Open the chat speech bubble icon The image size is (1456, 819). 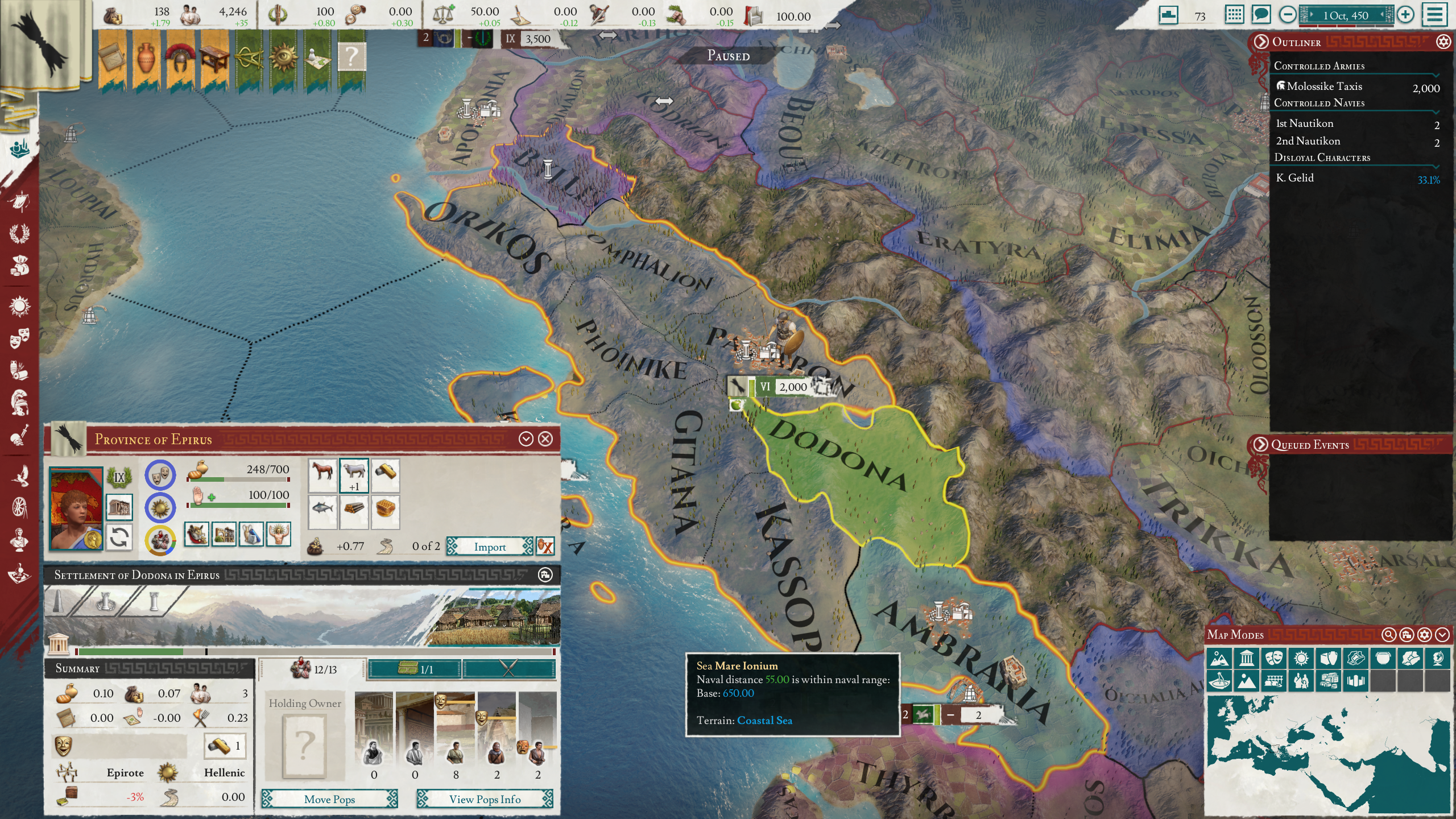pos(1261,14)
